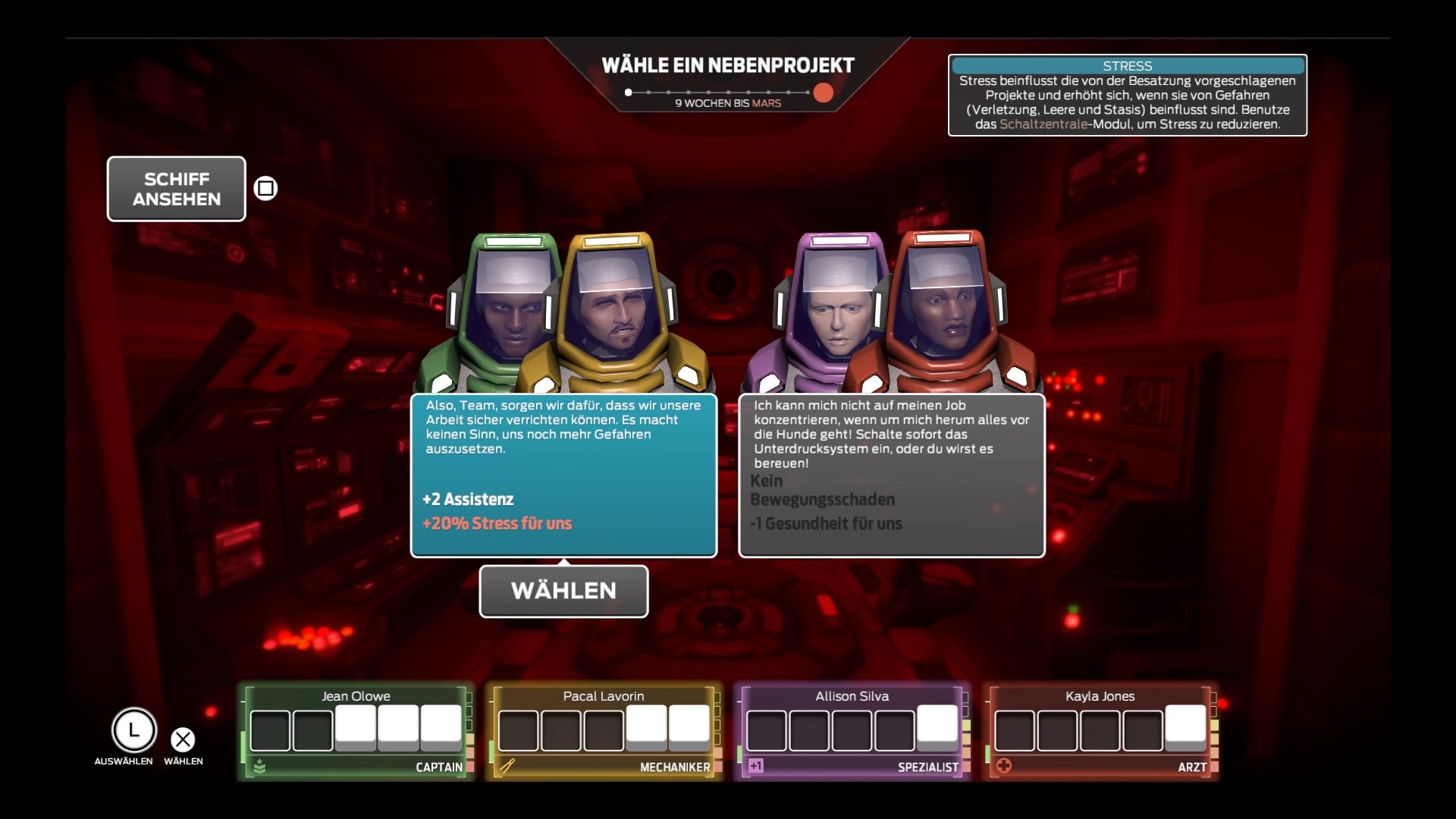Screen dimensions: 1456x819
Task: Click the mission progress timeline to Mars
Action: coord(728,93)
